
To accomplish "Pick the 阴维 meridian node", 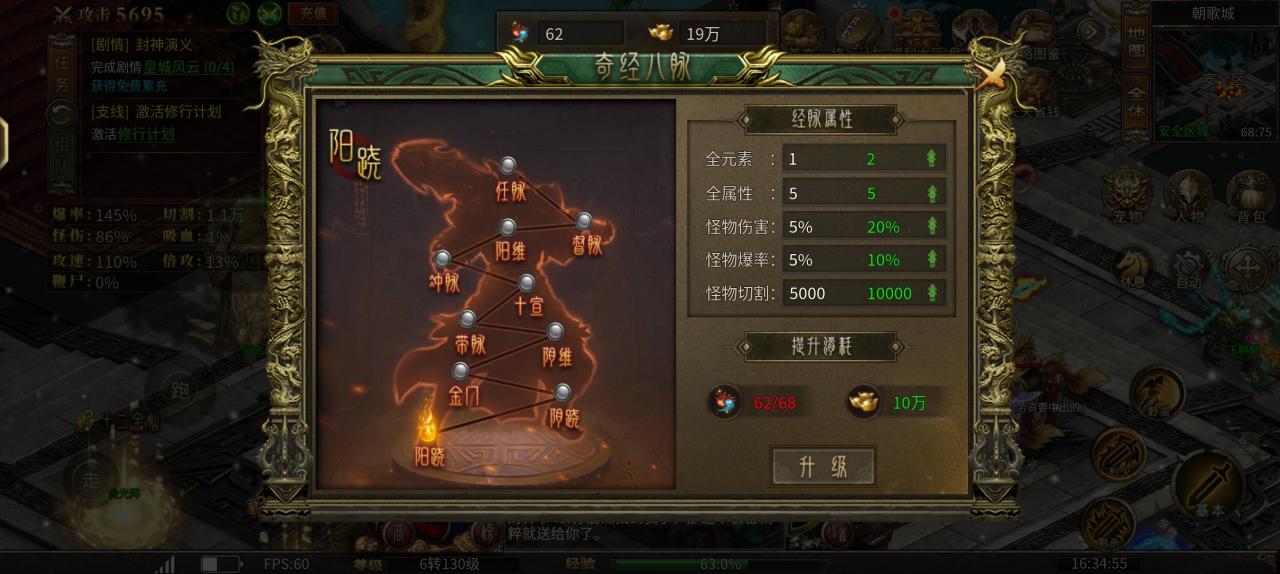I will [555, 331].
